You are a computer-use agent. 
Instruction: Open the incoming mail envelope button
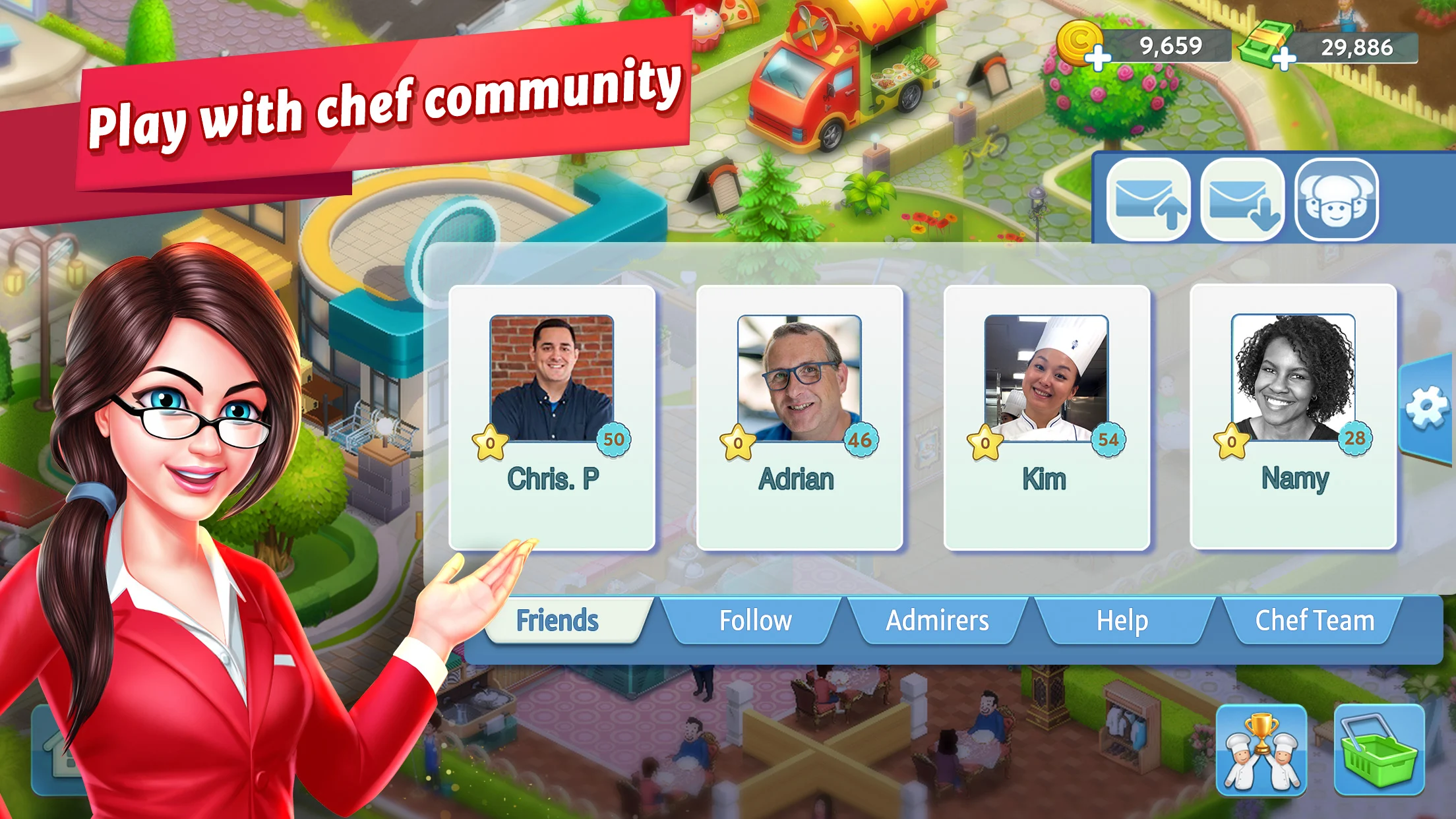pos(1242,200)
